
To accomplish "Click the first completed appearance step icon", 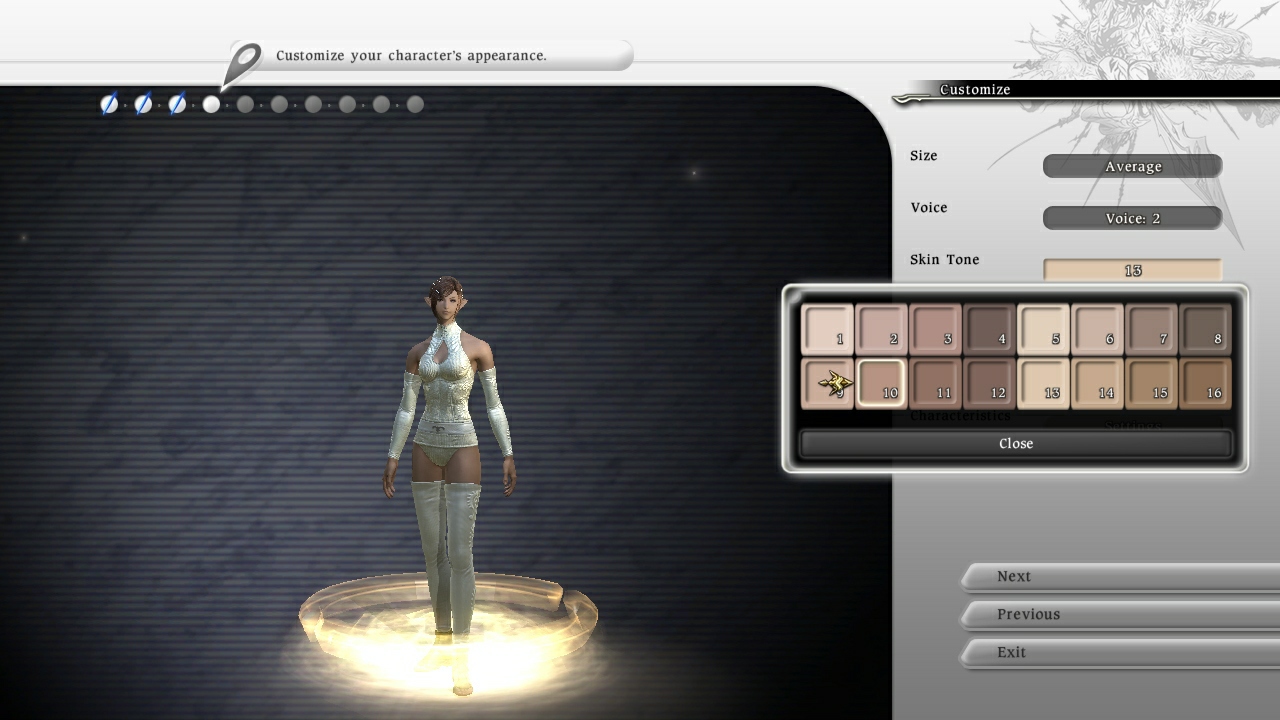I will click(x=108, y=103).
